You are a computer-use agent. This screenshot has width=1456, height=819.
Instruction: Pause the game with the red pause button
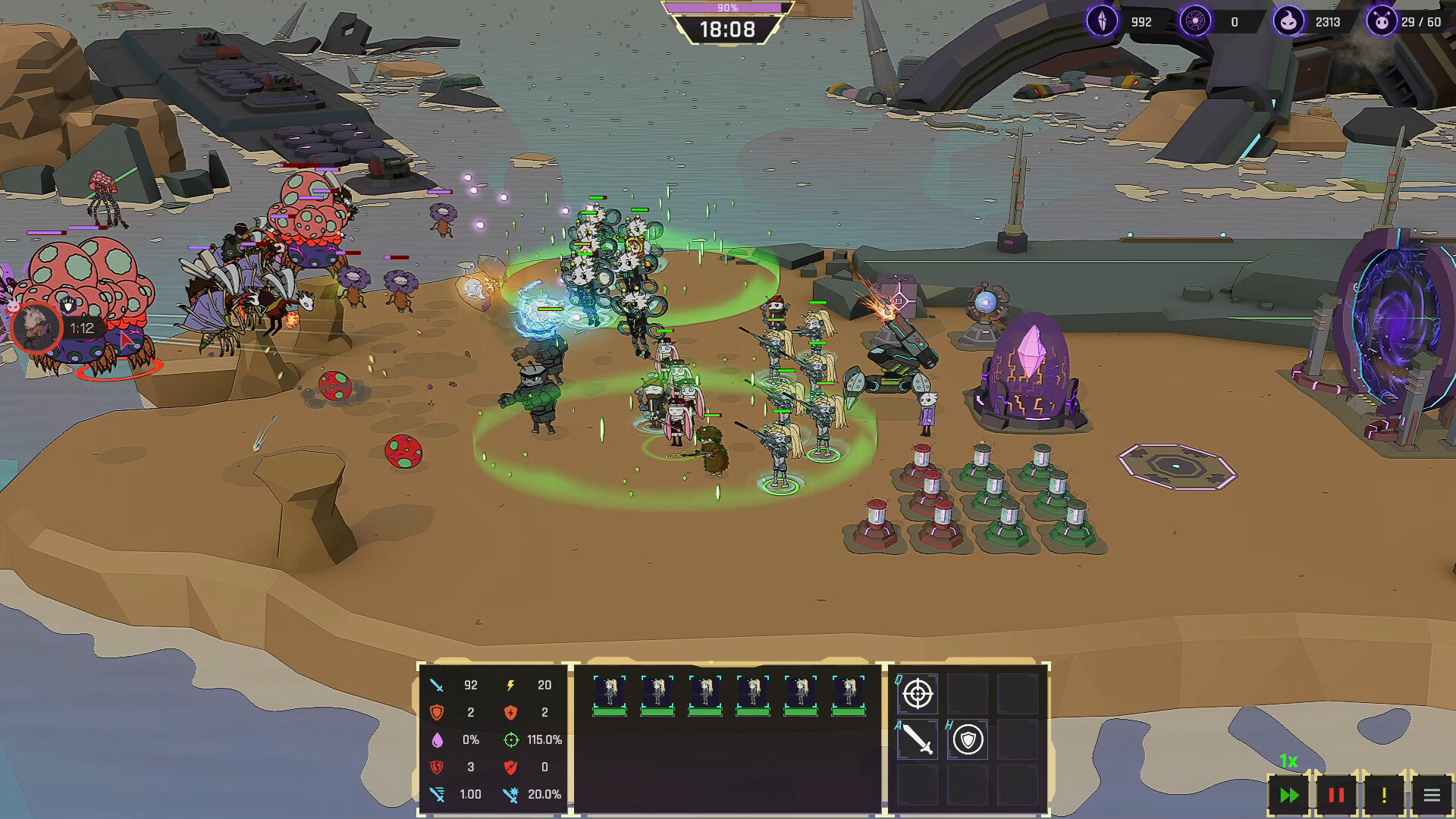coord(1336,795)
